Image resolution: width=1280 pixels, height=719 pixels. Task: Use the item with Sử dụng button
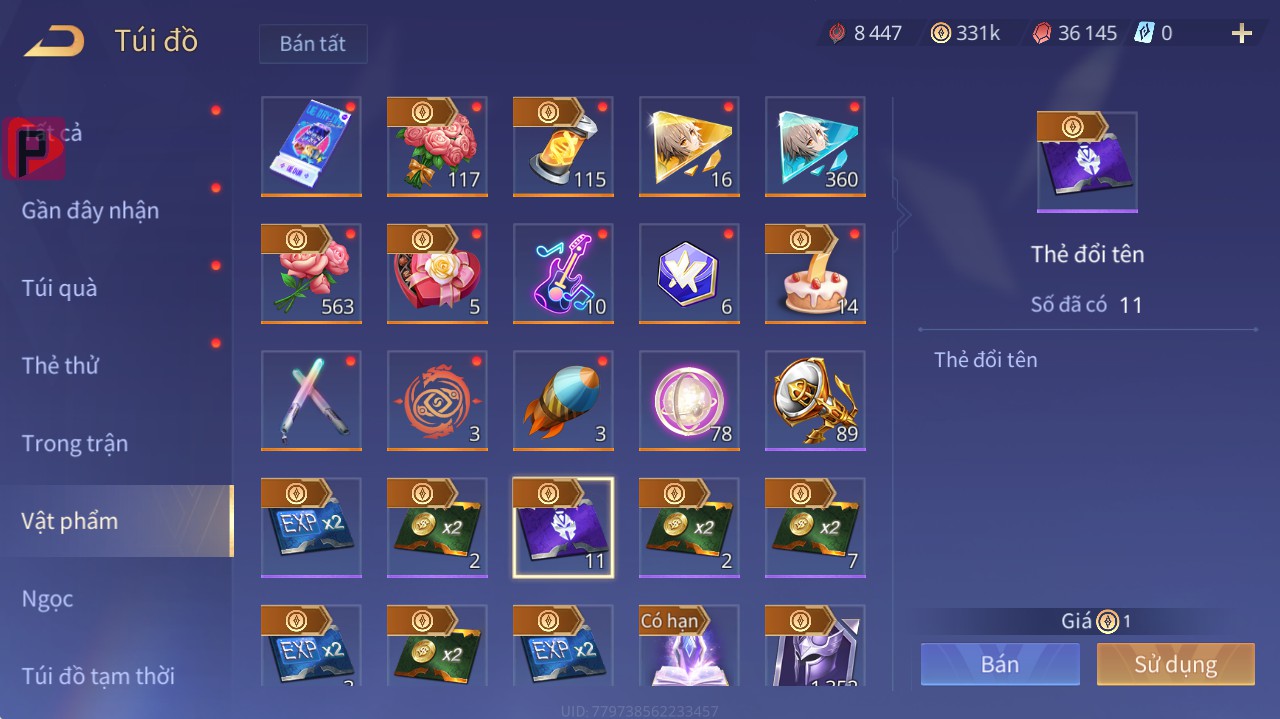(x=1175, y=664)
